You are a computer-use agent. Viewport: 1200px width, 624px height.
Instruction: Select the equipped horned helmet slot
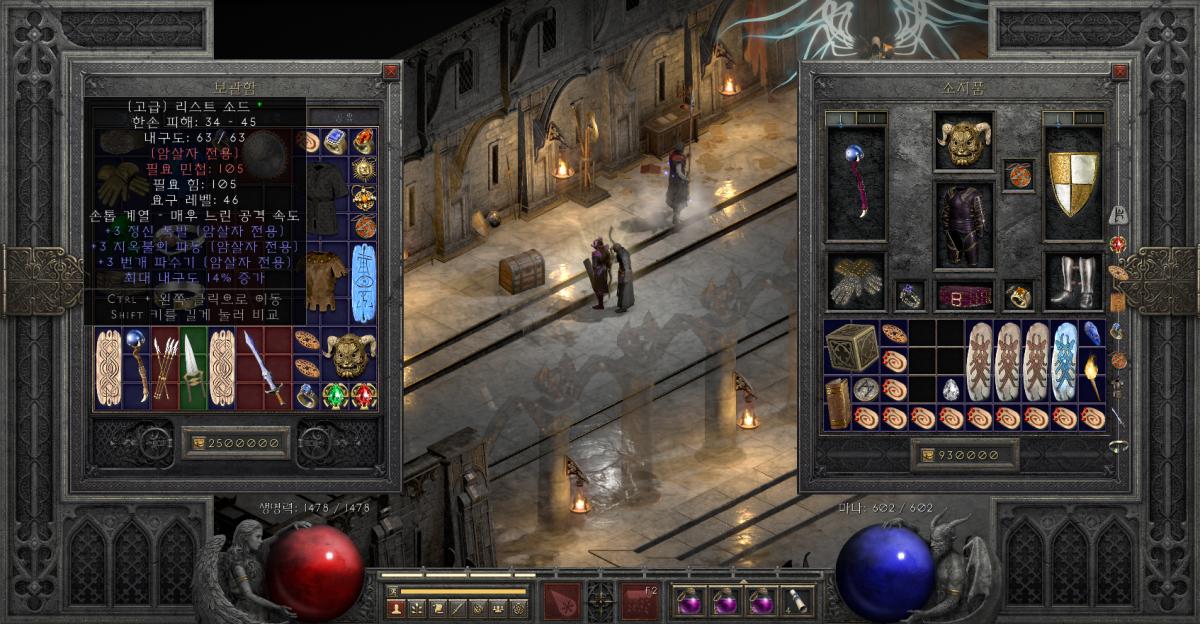click(x=964, y=141)
